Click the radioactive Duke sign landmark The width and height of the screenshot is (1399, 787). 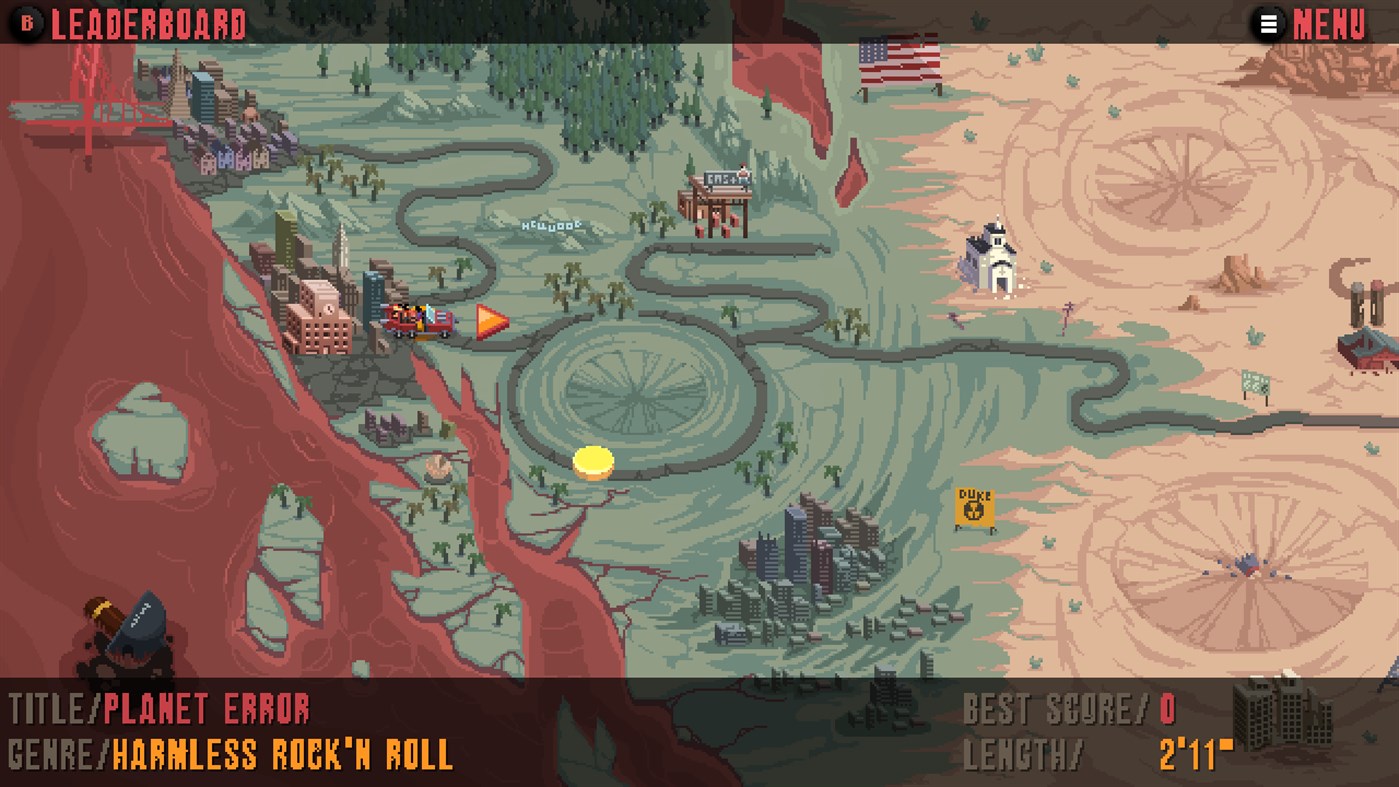[972, 505]
